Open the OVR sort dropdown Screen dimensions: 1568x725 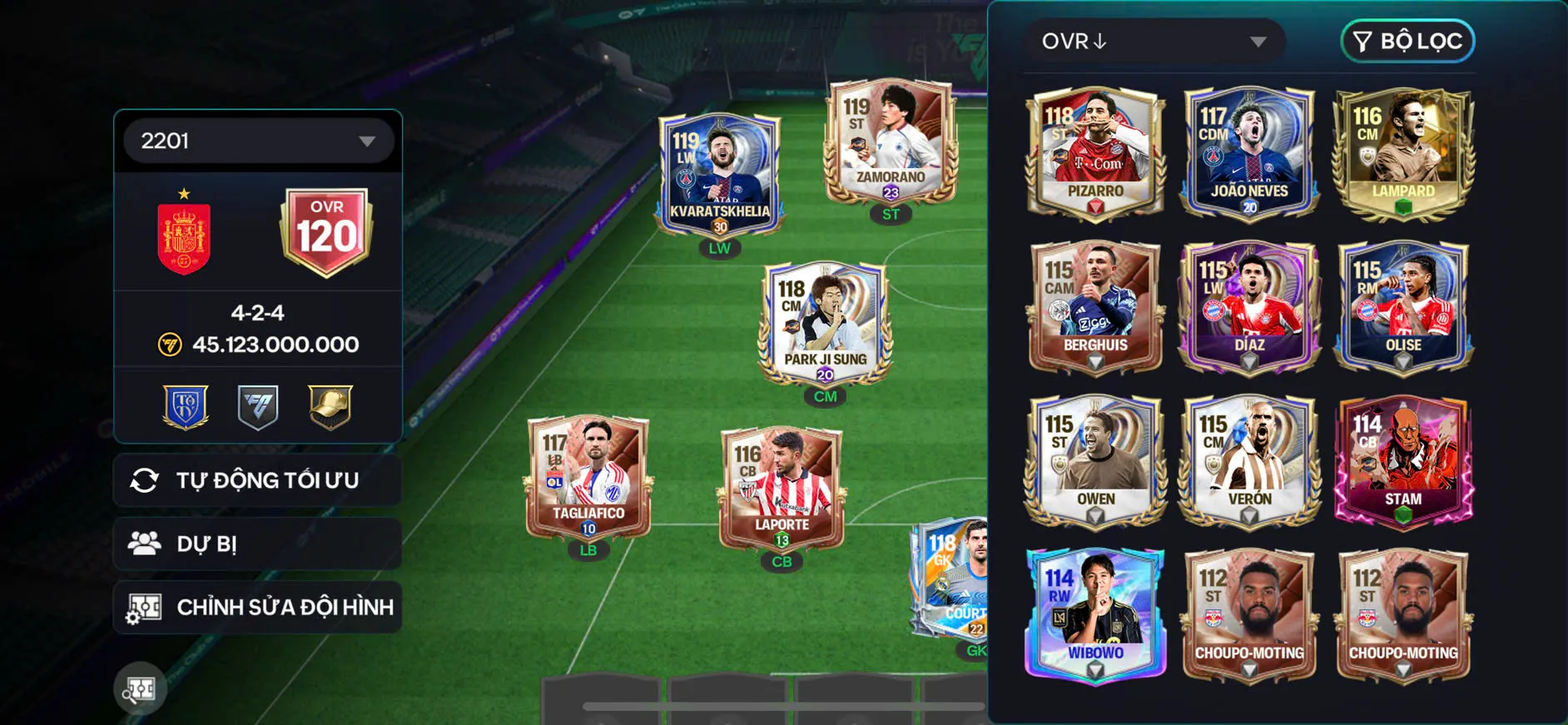tap(1154, 42)
